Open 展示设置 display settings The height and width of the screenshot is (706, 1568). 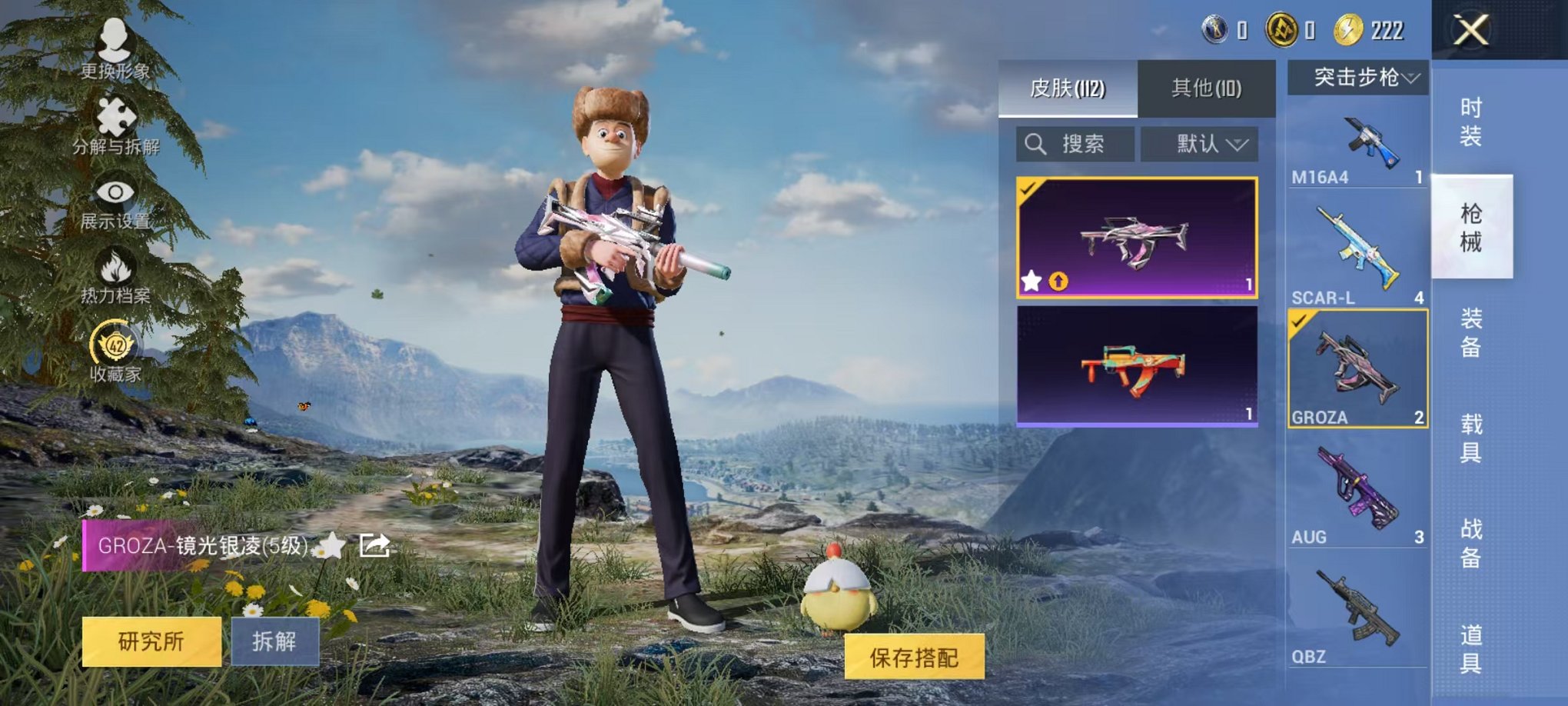pyautogui.click(x=115, y=192)
